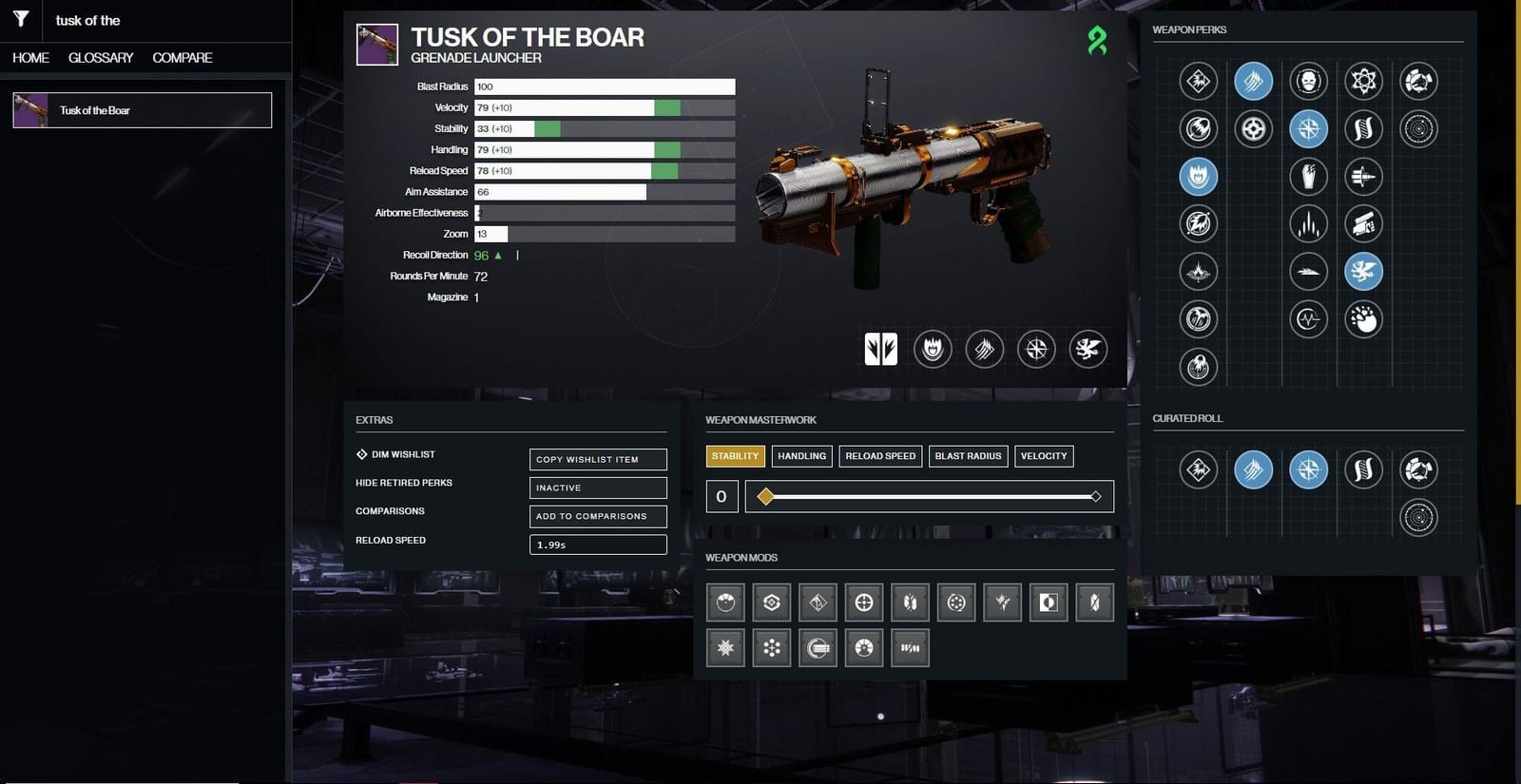Click the first radar-dial icon under Weapon Mods
The height and width of the screenshot is (784, 1521).
(x=723, y=602)
